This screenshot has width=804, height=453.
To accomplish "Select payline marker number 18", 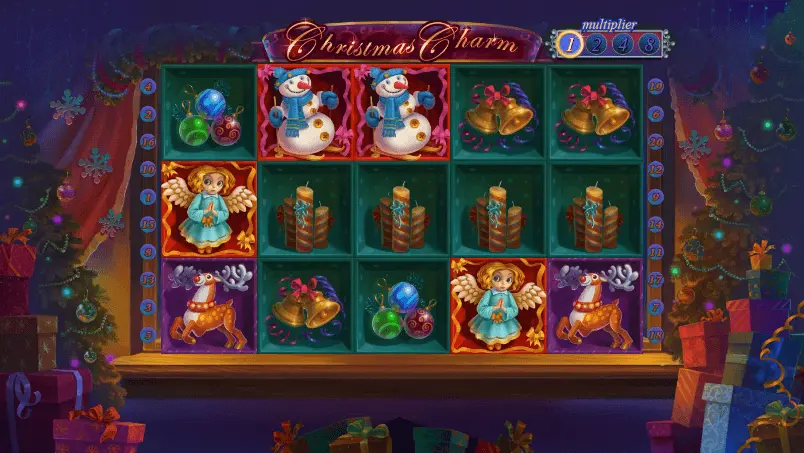I will tap(655, 335).
